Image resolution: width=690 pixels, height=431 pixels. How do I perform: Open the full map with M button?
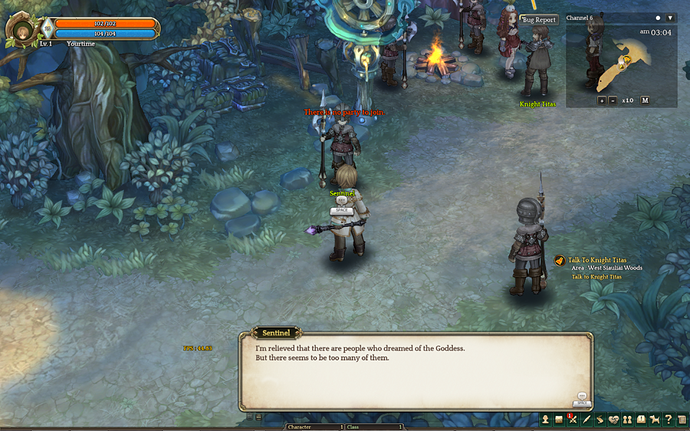645,100
